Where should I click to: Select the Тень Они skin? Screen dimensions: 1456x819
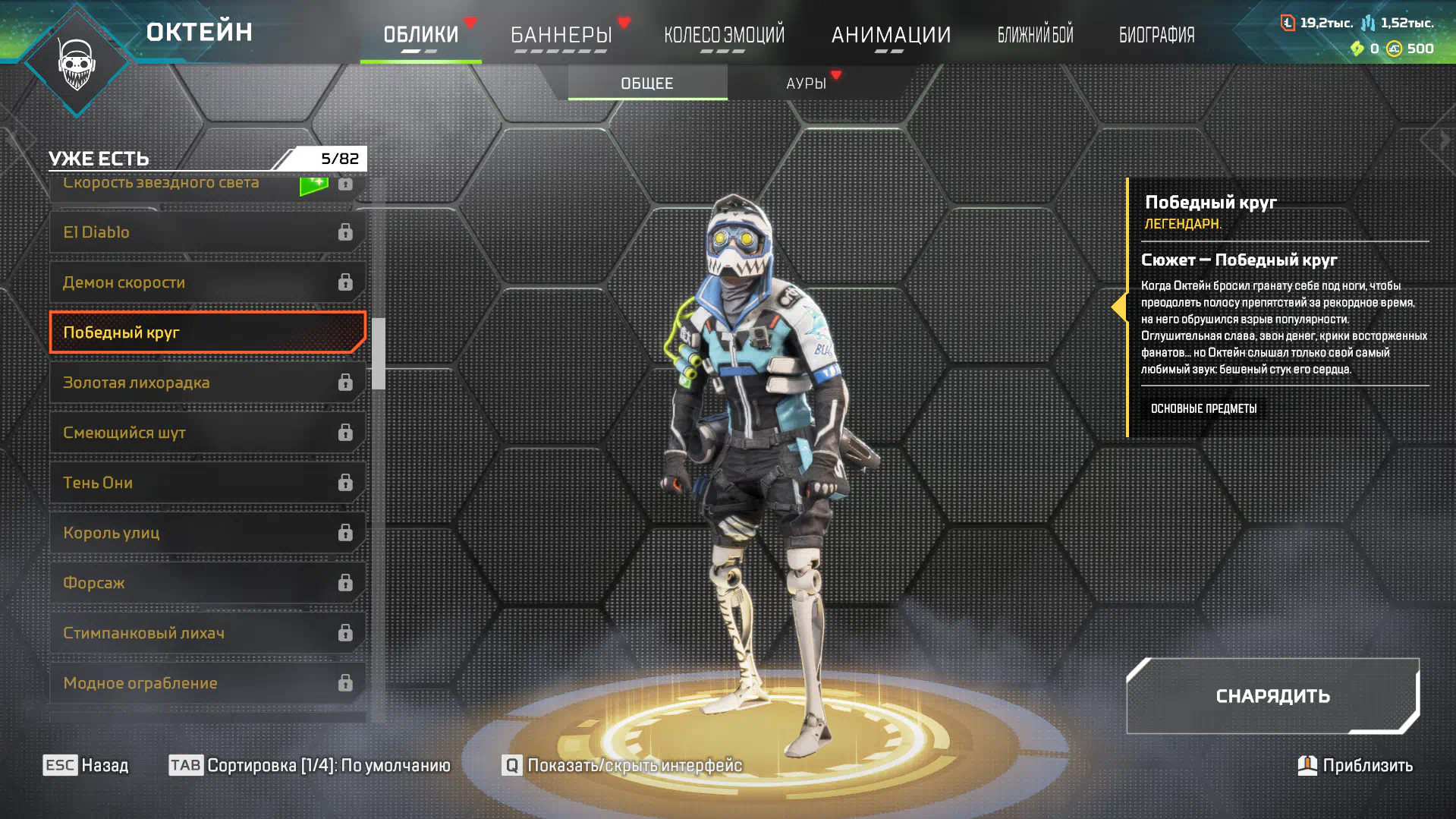(x=206, y=483)
